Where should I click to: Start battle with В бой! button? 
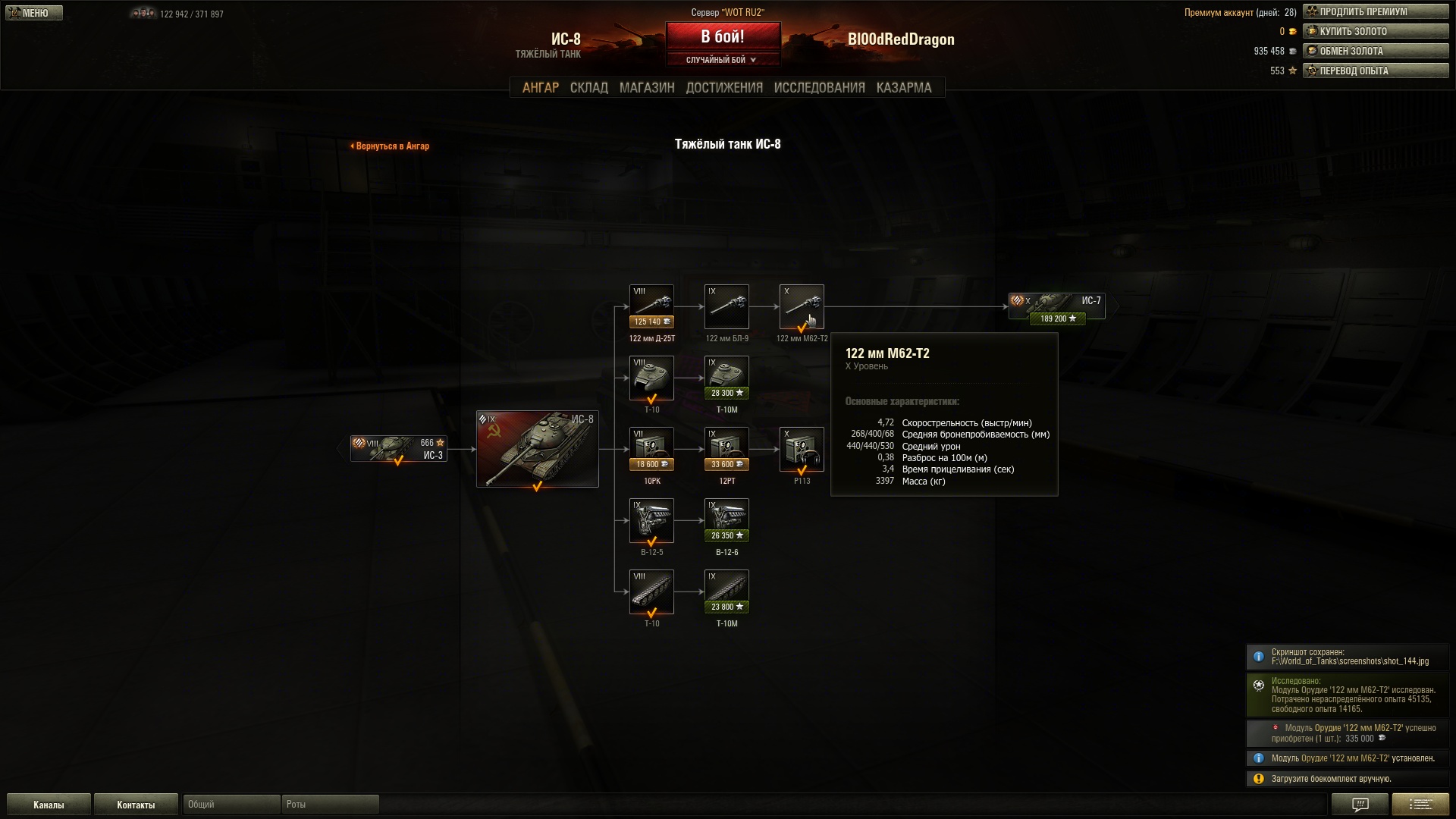[x=723, y=36]
